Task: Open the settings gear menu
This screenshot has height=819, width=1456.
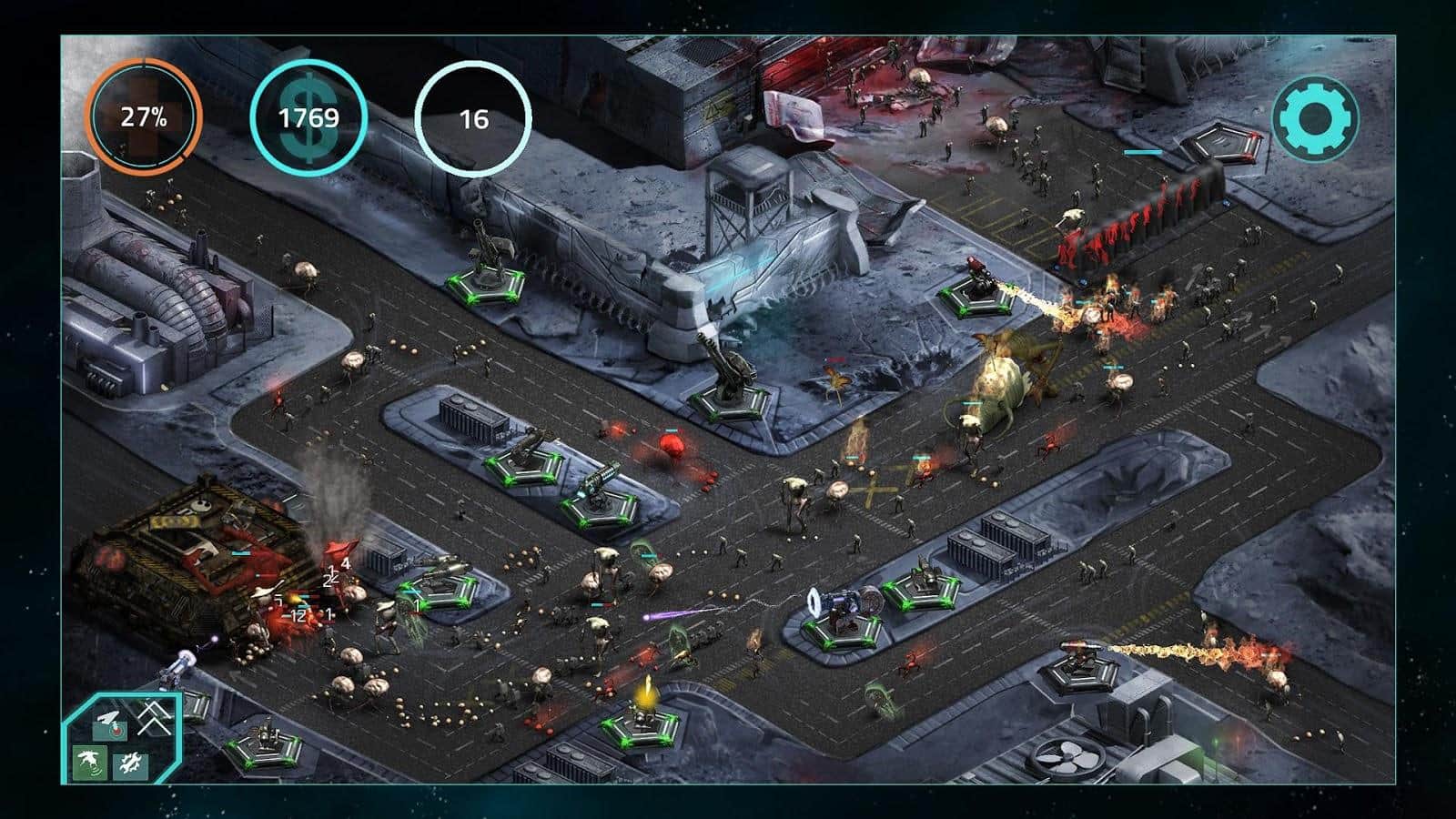Action: 1315,117
